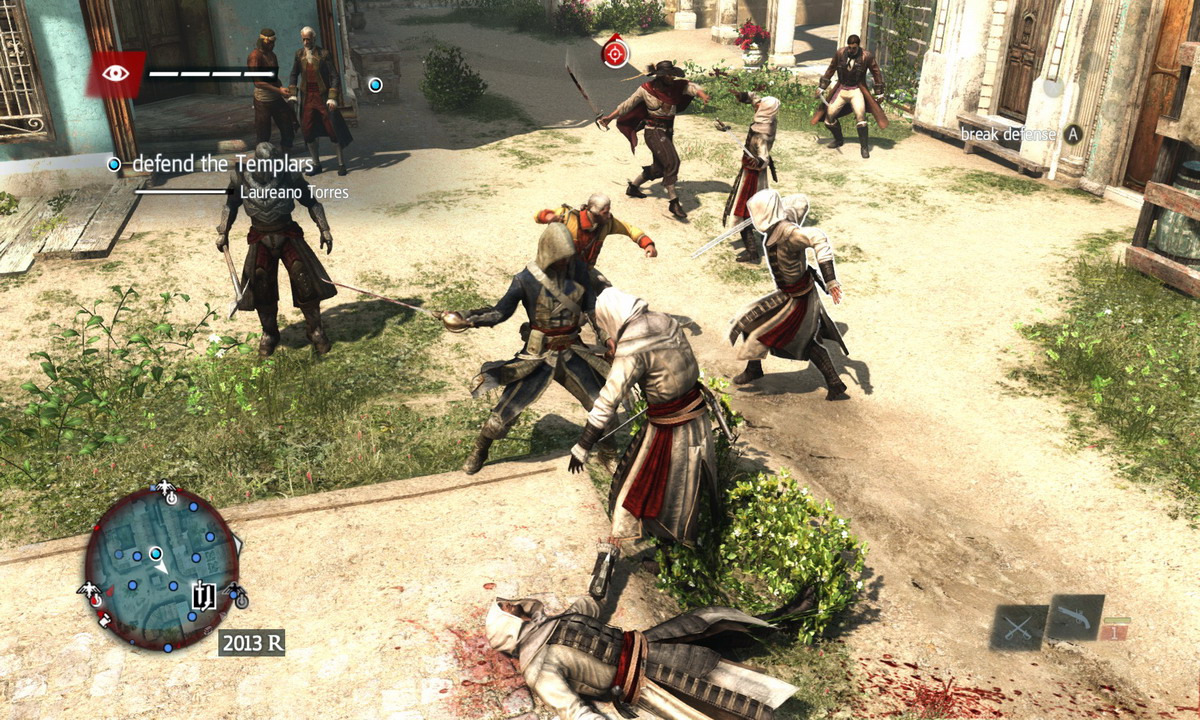Choose the pistol weapon icon

(1075, 616)
